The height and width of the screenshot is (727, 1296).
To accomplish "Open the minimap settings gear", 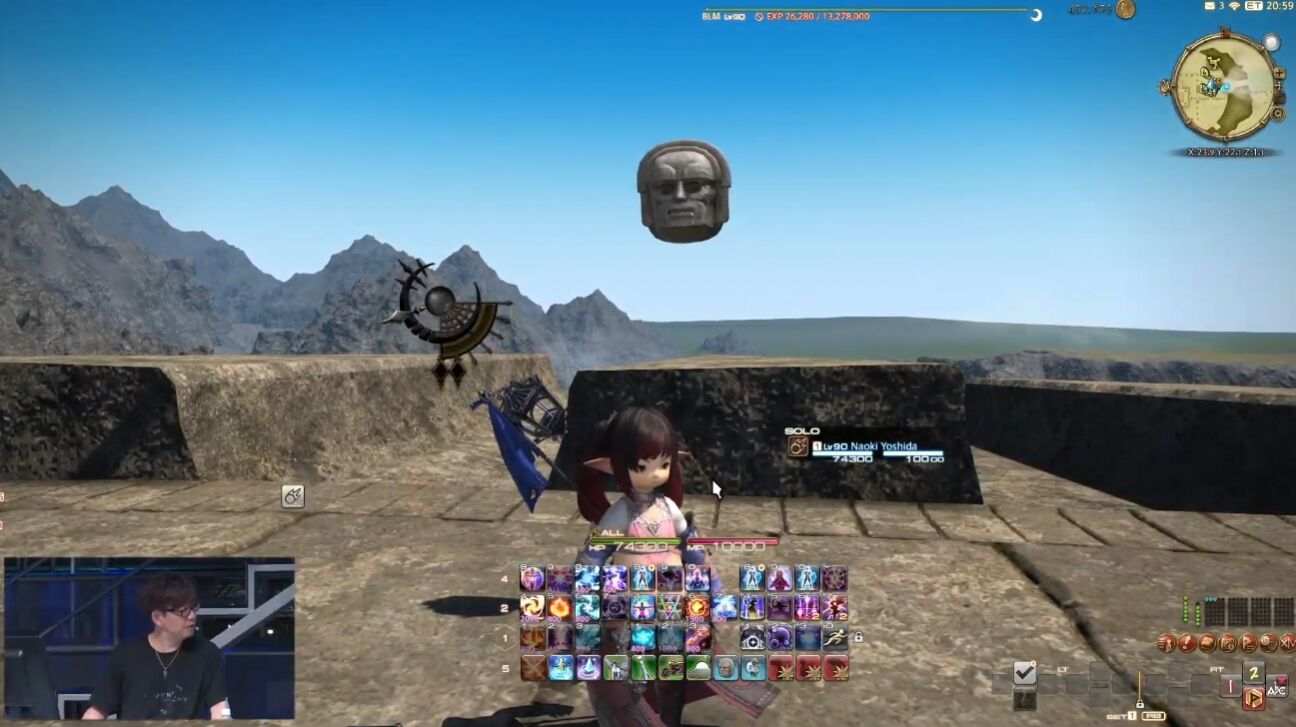I will (1277, 114).
